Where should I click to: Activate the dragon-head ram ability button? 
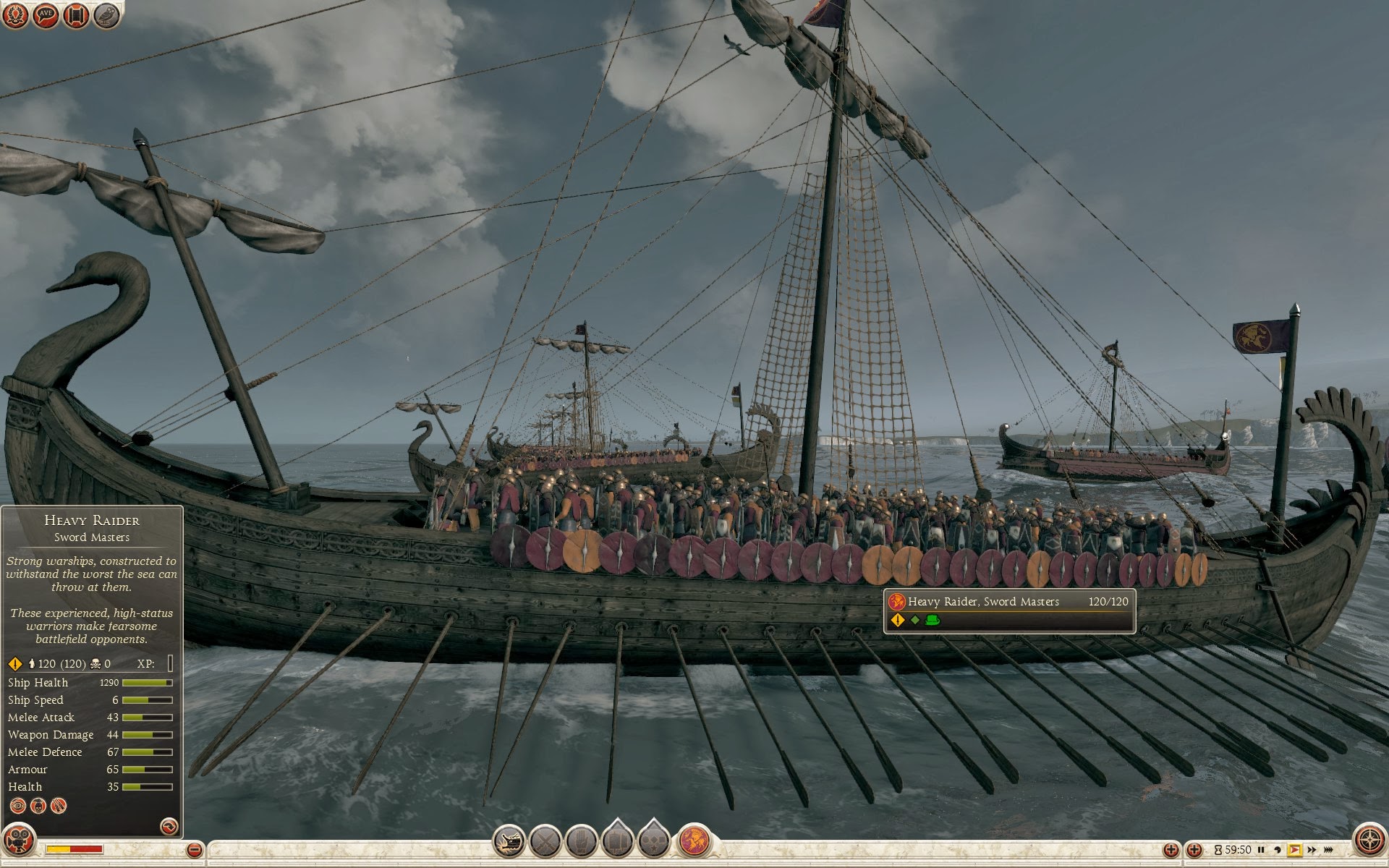pyautogui.click(x=509, y=841)
